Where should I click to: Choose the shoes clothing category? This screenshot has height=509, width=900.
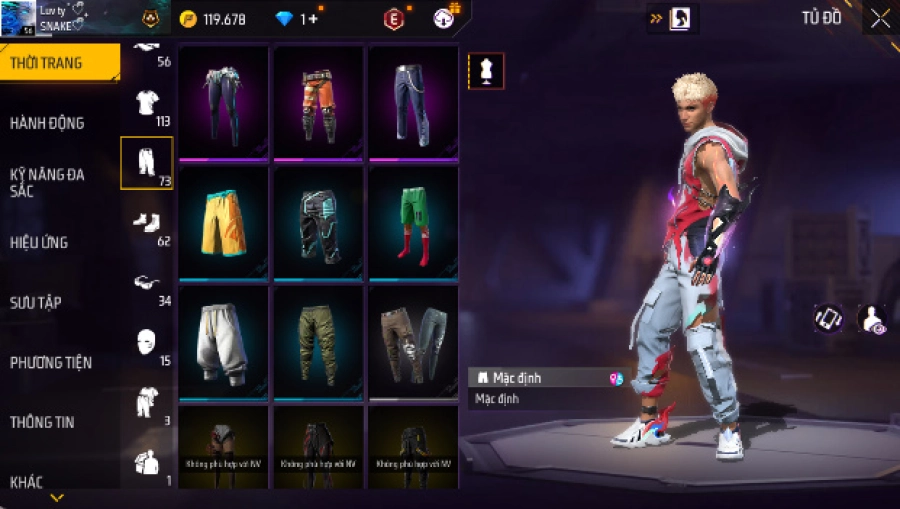coord(147,223)
